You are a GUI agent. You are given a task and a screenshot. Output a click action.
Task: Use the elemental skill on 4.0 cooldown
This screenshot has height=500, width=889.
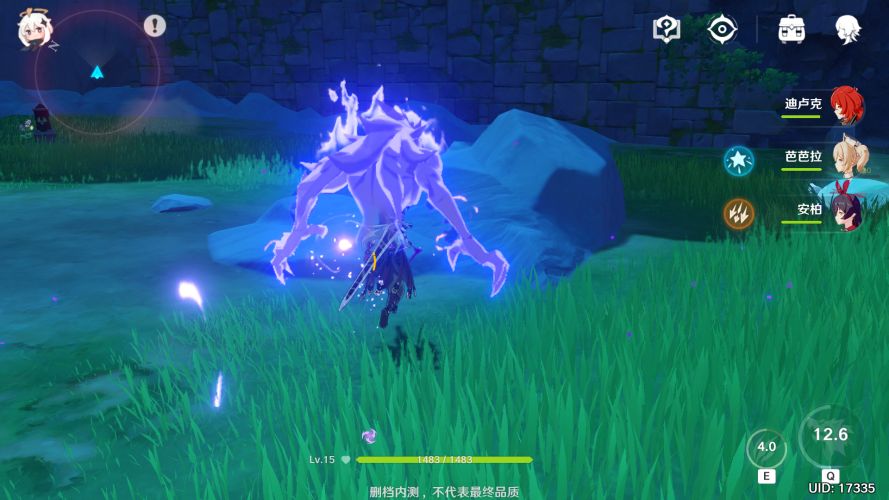(767, 449)
